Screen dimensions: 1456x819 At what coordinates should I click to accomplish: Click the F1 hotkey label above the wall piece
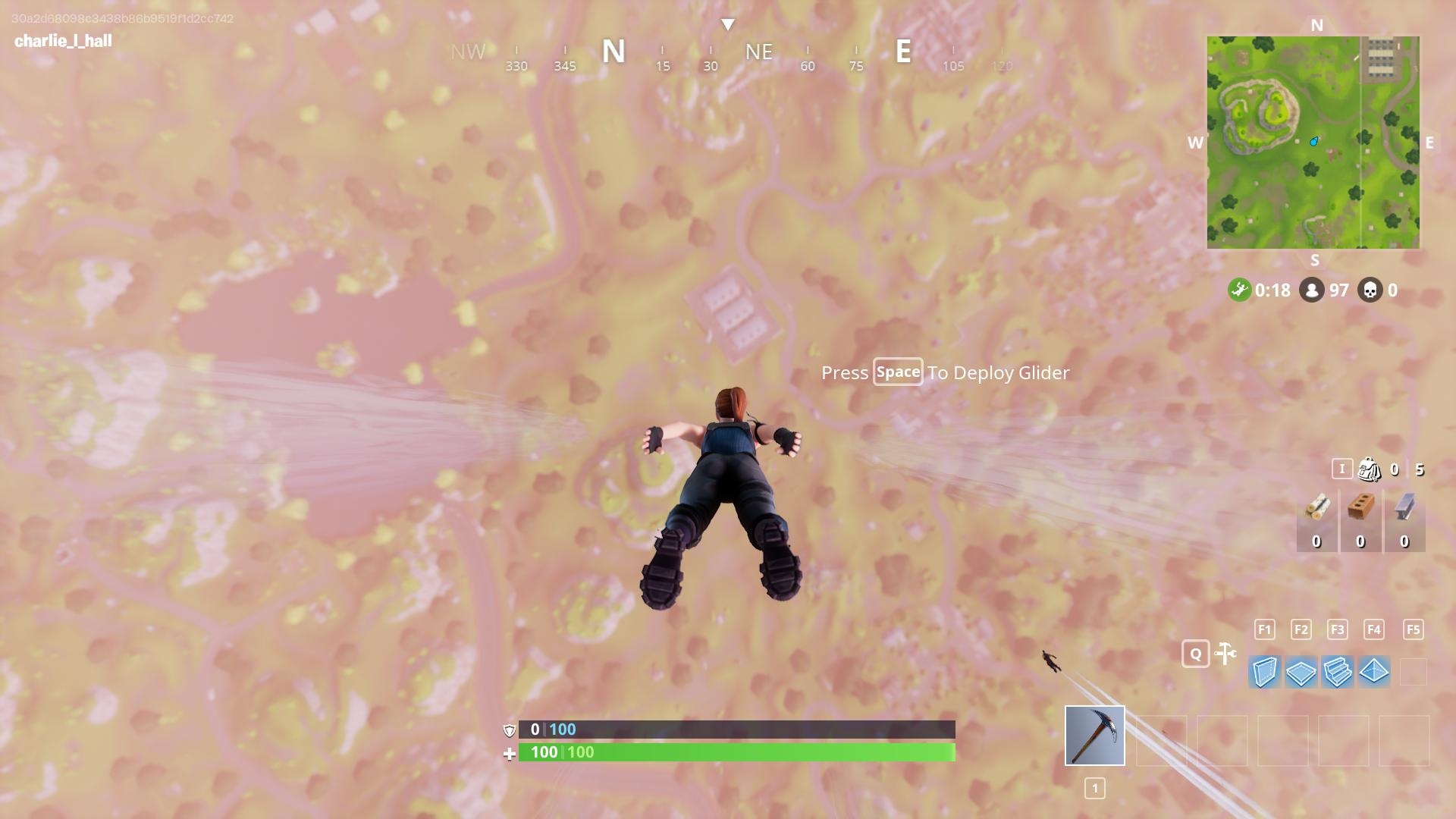point(1263,629)
